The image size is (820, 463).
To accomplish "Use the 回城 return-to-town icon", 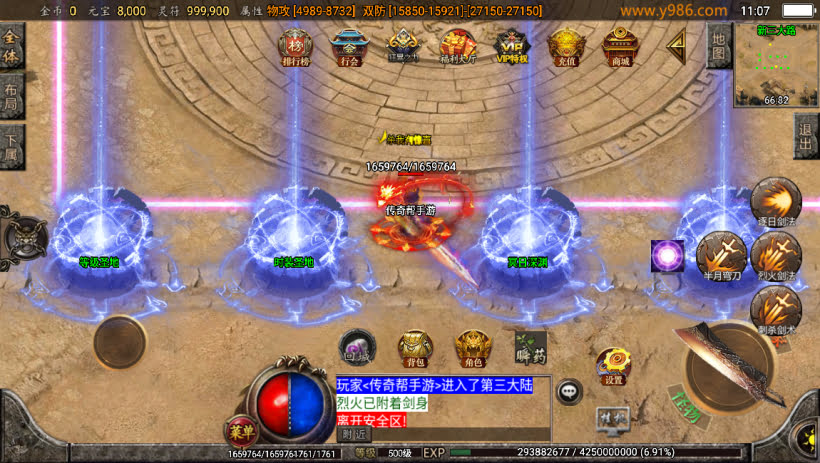I will click(x=357, y=346).
